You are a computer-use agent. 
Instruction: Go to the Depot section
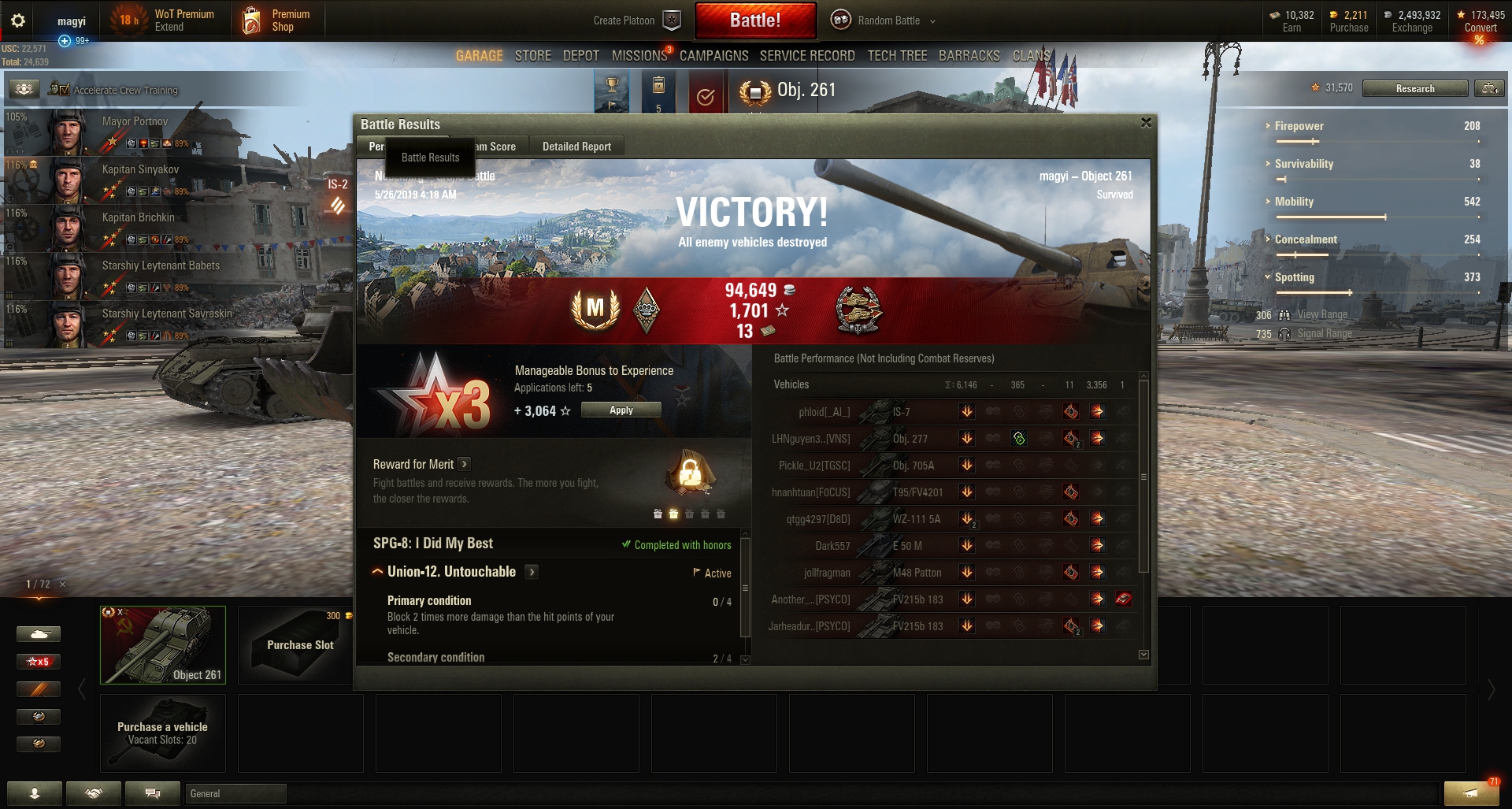pyautogui.click(x=580, y=56)
